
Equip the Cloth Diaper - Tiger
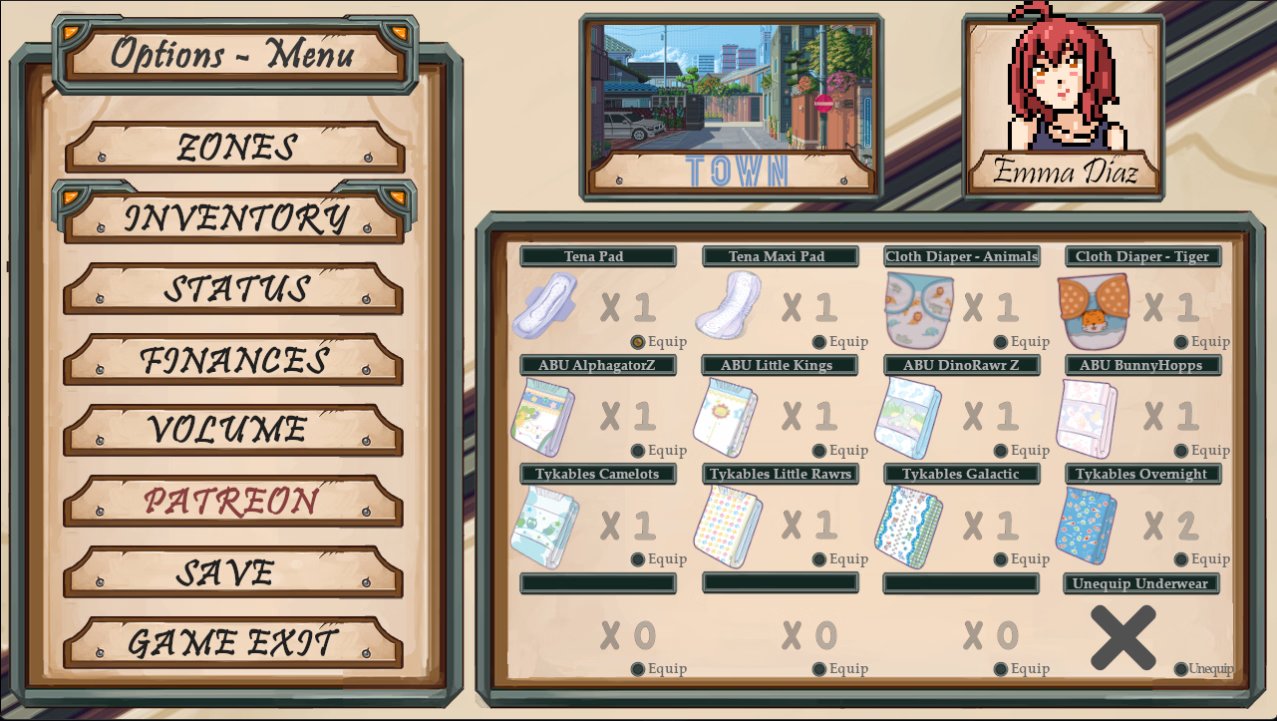(x=1181, y=342)
